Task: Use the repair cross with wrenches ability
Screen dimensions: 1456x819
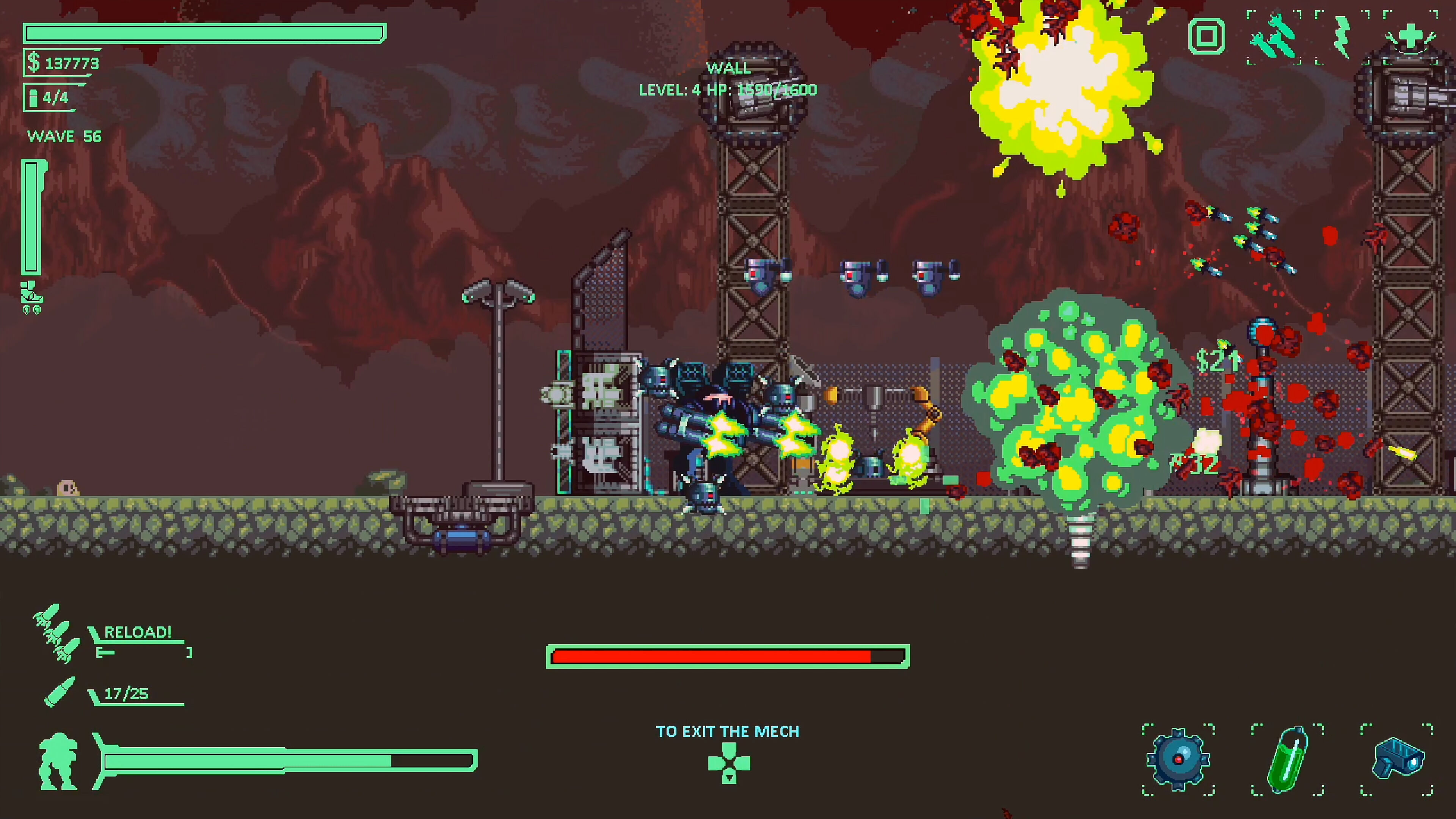Action: pos(1410,37)
